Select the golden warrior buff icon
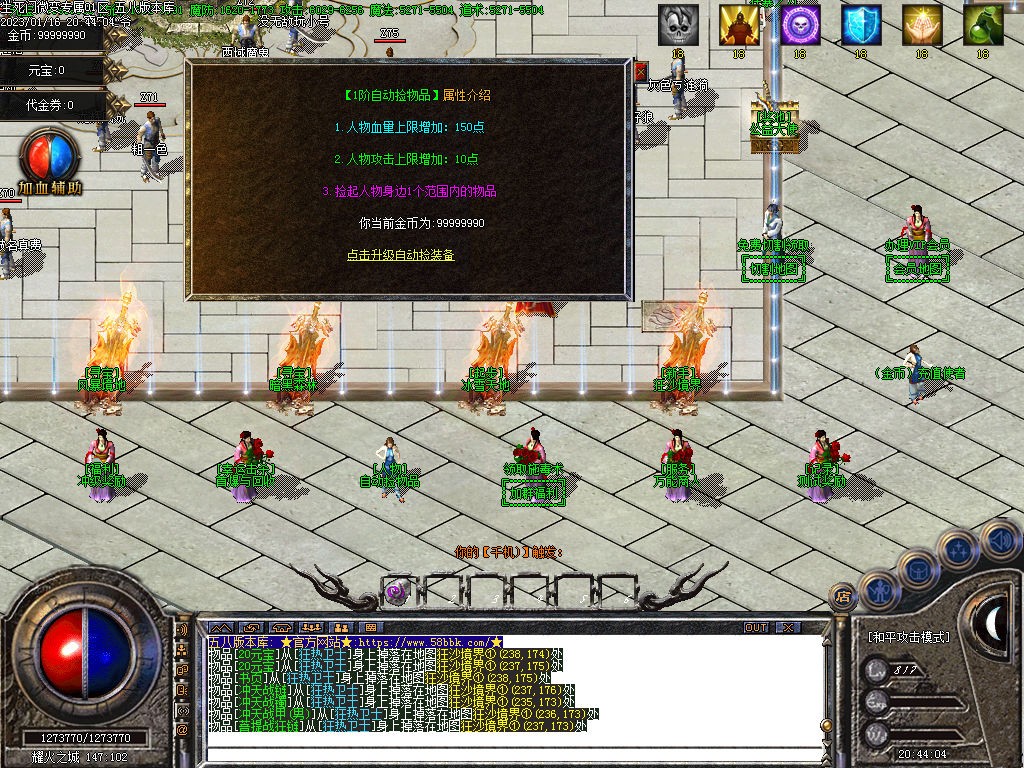Screen dimensions: 1024x768 pos(739,25)
